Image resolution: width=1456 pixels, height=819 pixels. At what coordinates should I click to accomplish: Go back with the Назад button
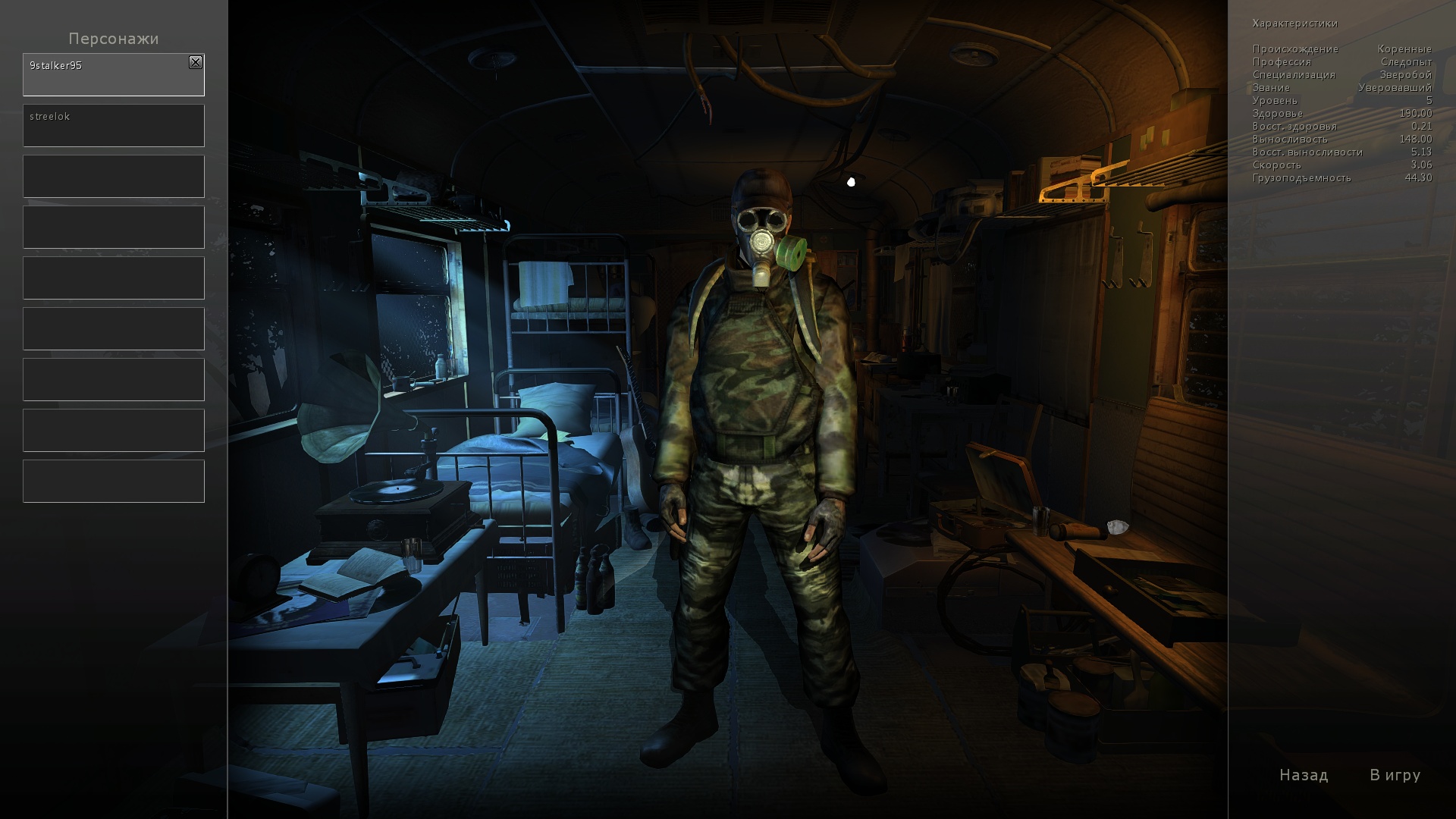(1304, 775)
